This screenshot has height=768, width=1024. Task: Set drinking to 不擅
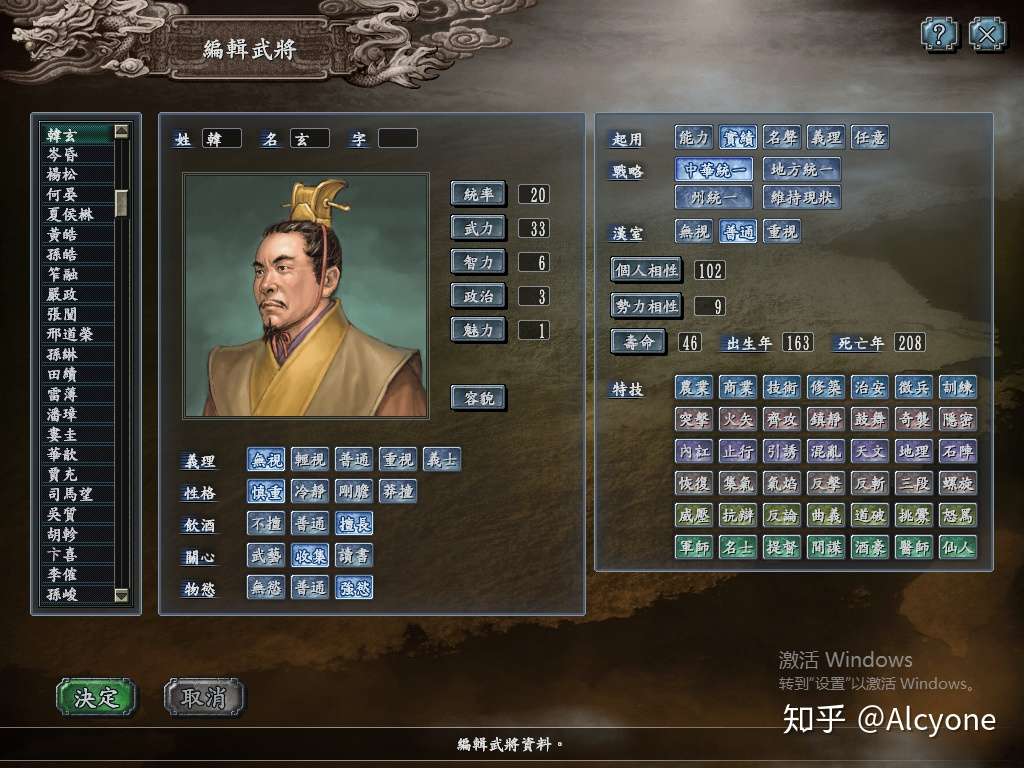[x=266, y=524]
